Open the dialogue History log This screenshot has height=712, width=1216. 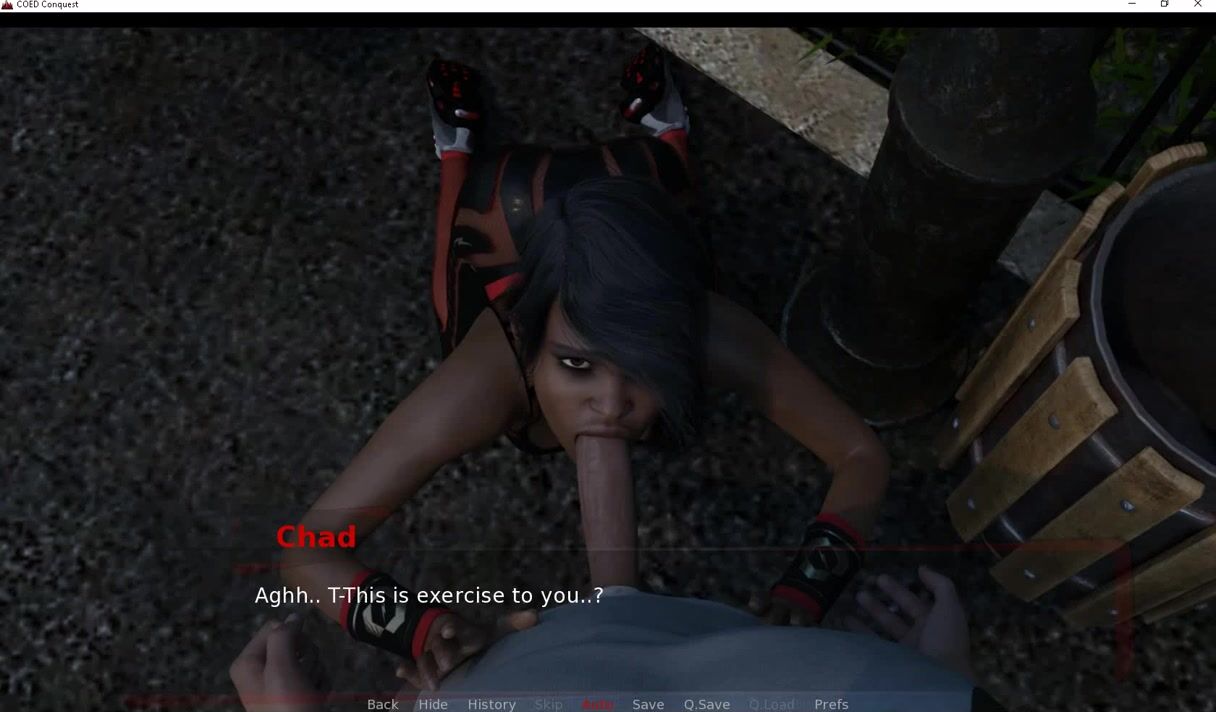[x=491, y=704]
